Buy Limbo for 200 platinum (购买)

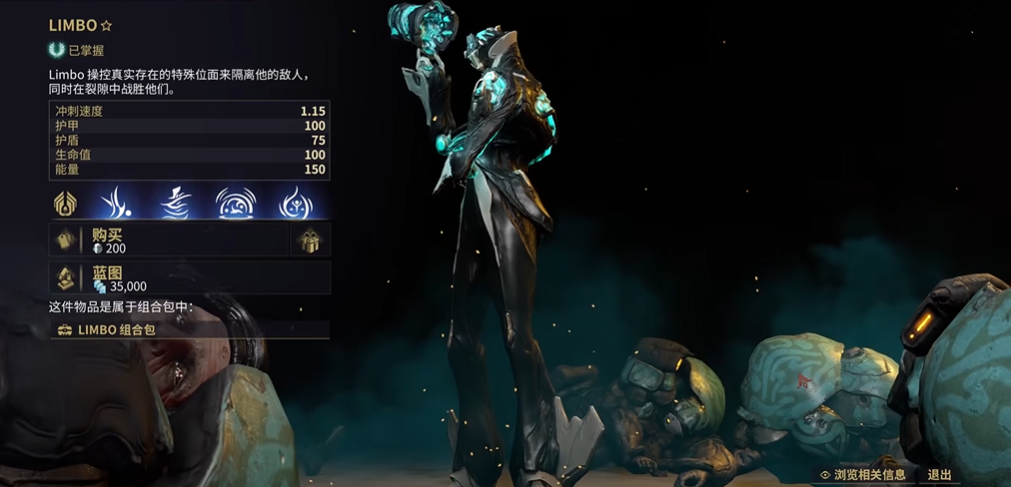click(168, 240)
